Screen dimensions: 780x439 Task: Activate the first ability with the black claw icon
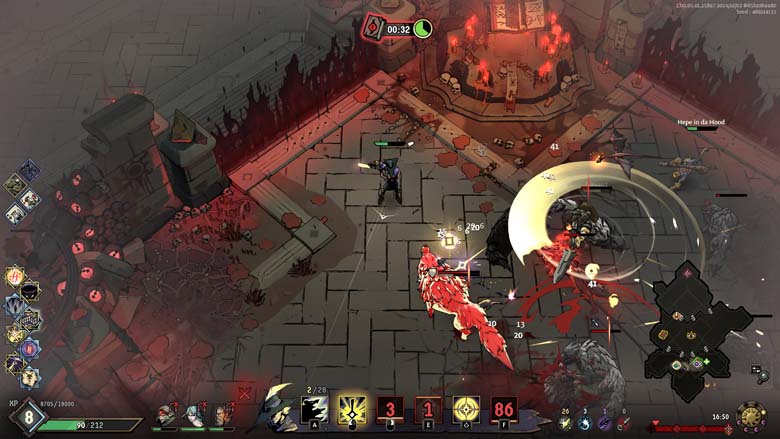click(x=315, y=409)
